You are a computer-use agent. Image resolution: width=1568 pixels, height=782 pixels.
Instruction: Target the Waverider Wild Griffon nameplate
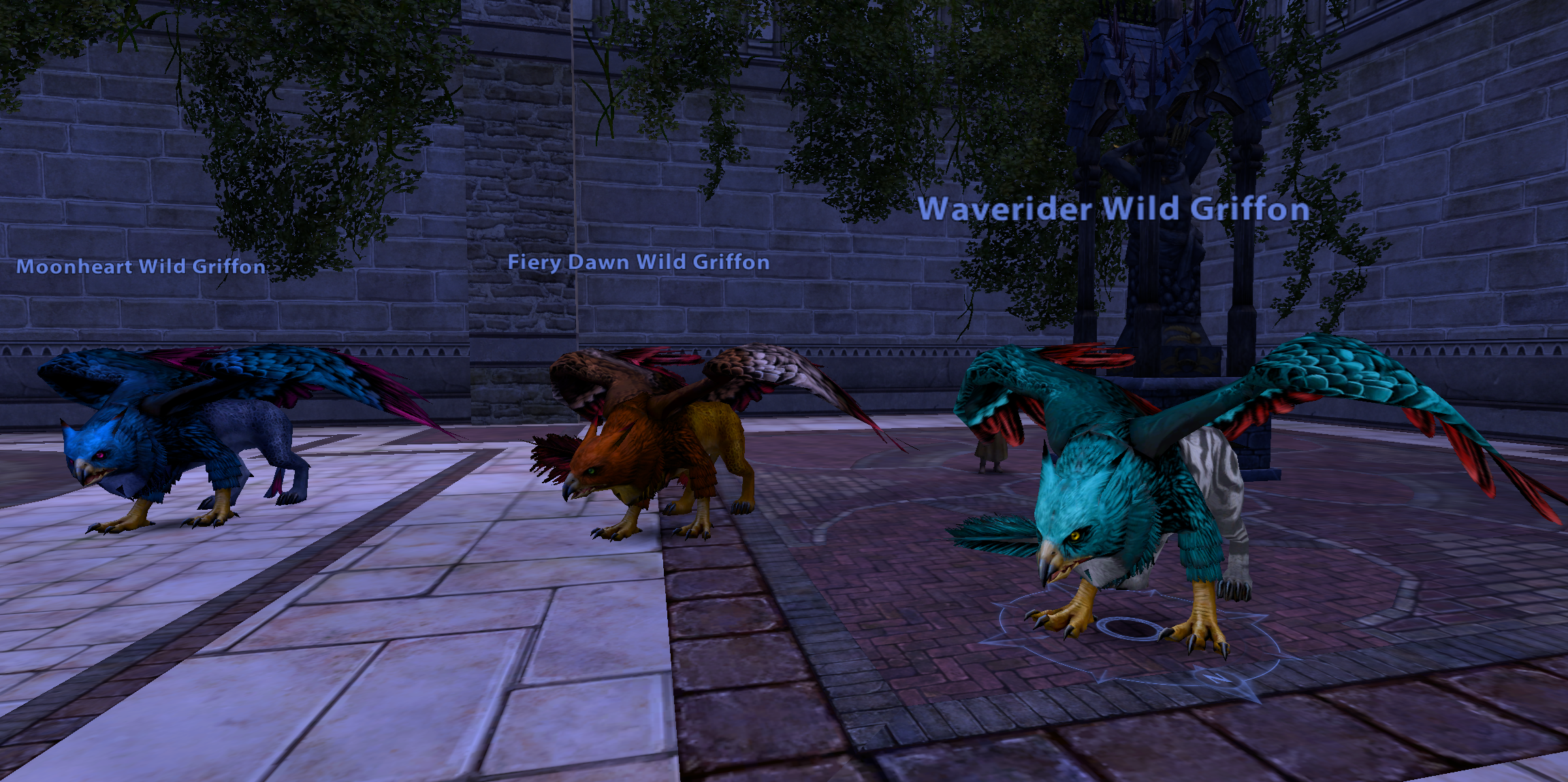point(1114,209)
